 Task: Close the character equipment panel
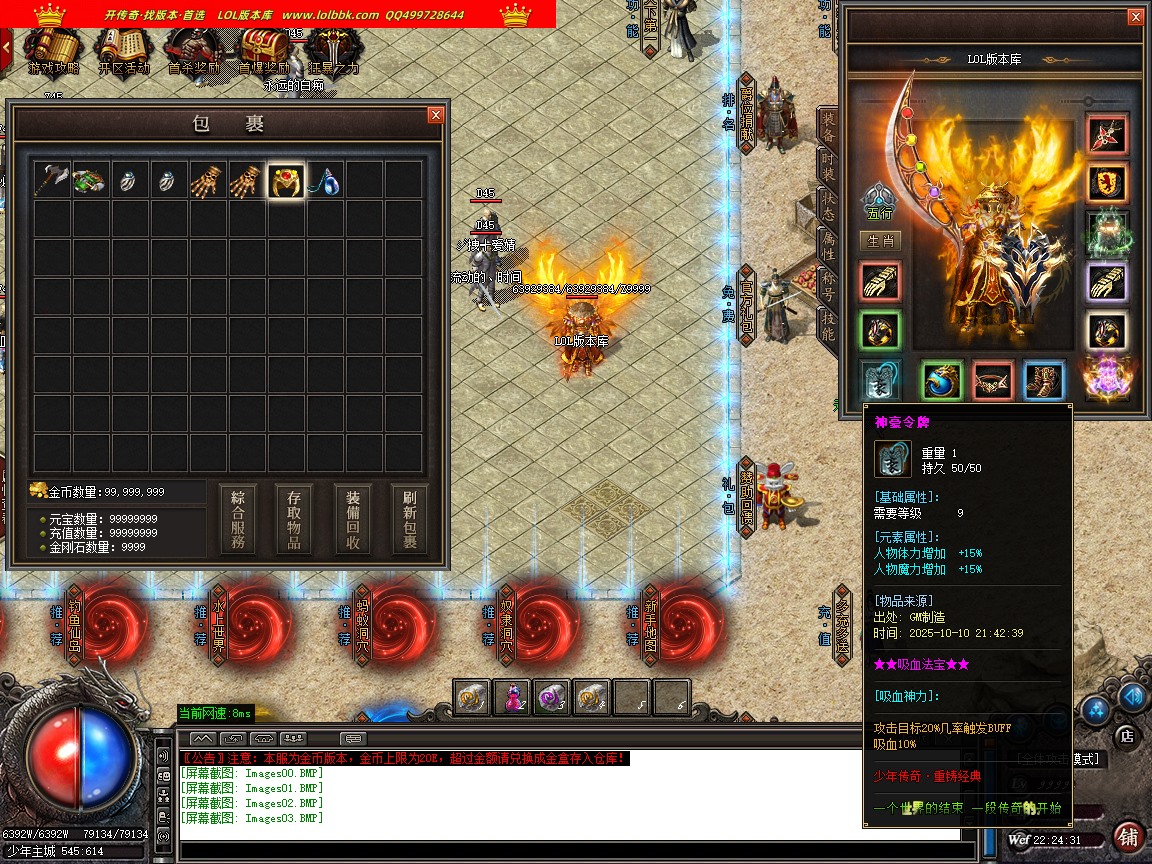(x=1134, y=17)
